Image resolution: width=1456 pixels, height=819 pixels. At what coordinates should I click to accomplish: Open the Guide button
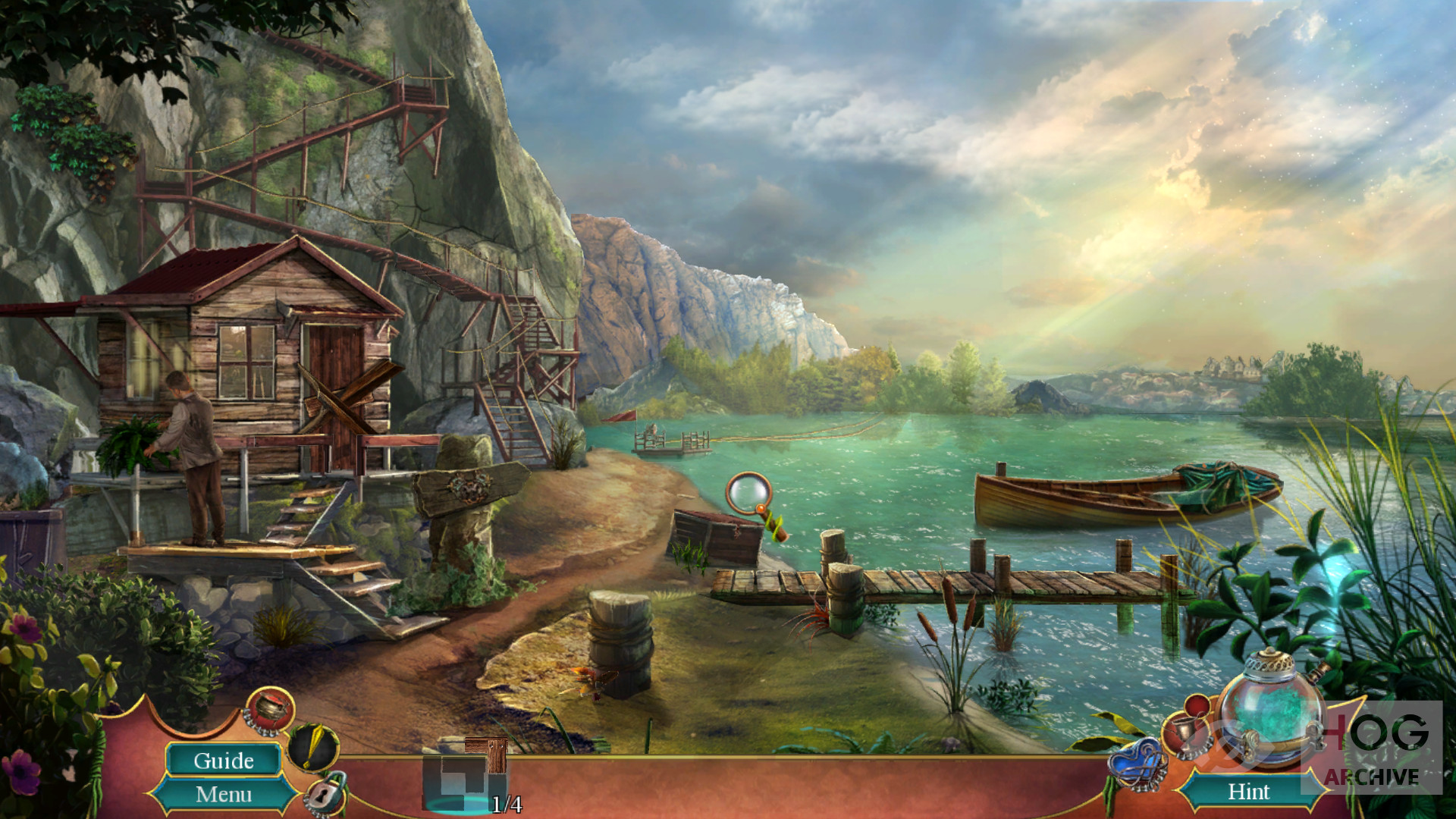(x=223, y=760)
